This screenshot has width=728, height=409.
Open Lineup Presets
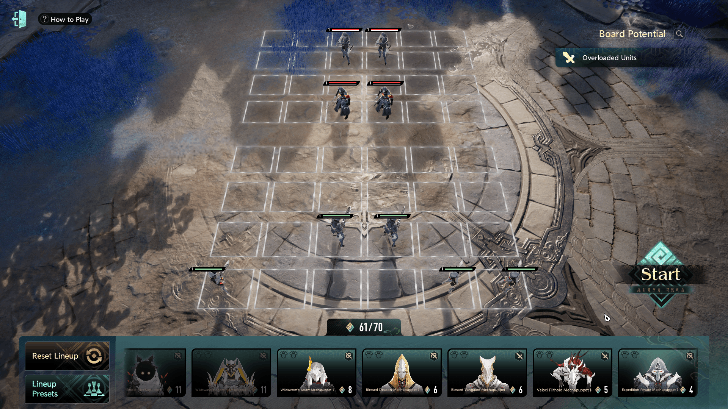65,388
